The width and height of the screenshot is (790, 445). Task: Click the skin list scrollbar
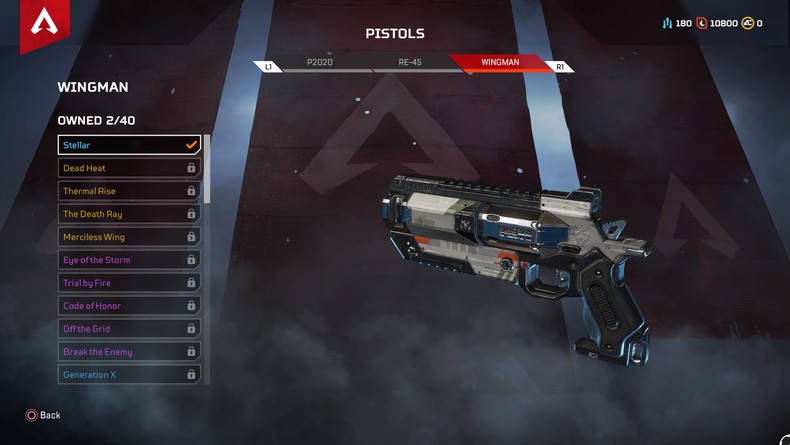click(207, 170)
